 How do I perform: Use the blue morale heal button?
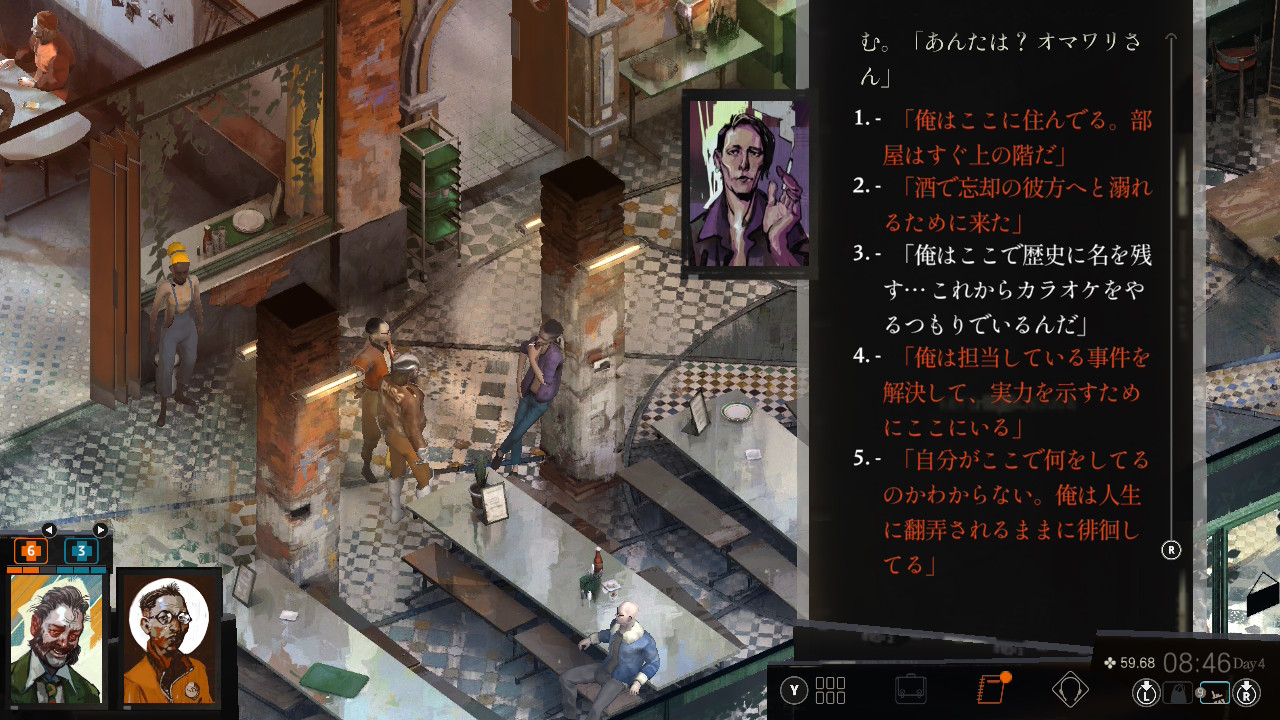(x=82, y=551)
